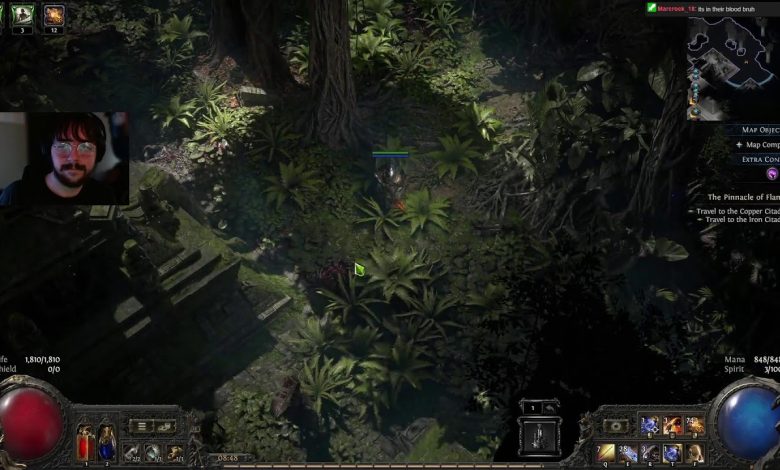Expand the Extra Content header
780x470 pixels.
759,159
